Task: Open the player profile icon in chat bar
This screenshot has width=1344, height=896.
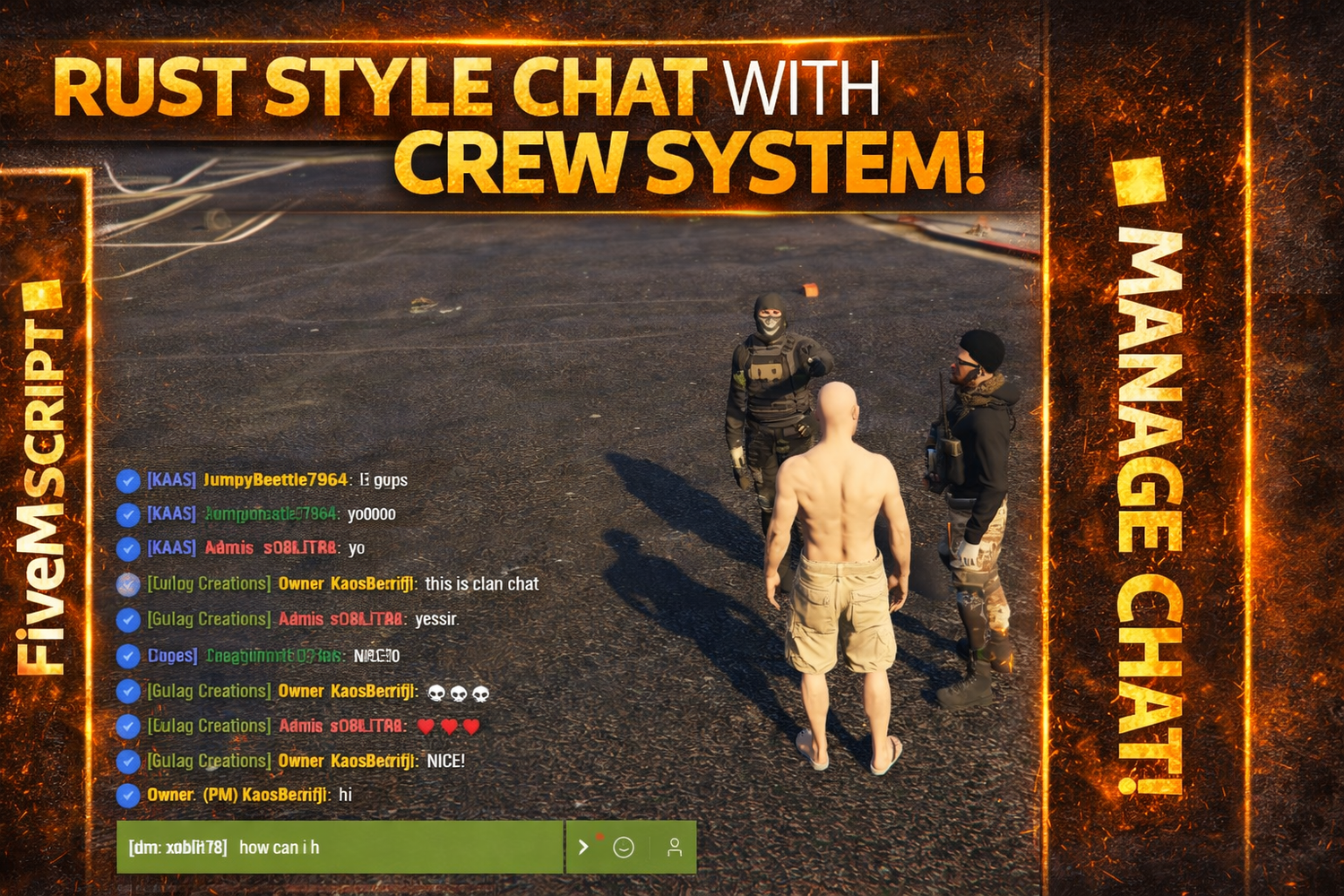Action: [x=675, y=847]
